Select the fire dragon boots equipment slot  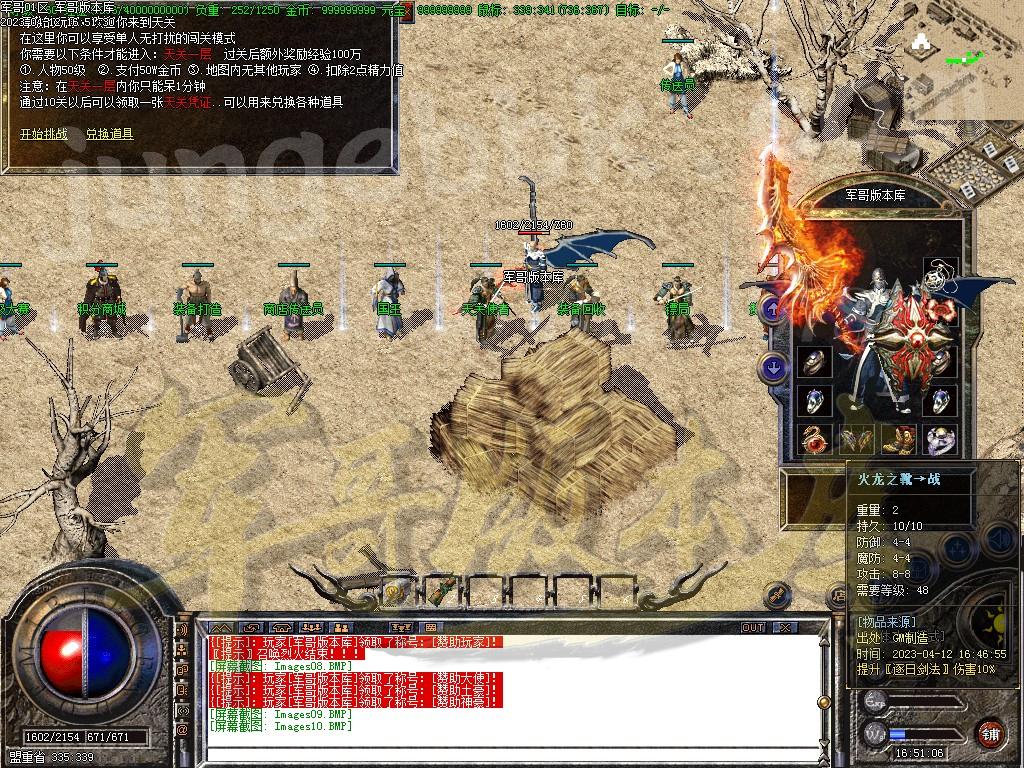pyautogui.click(x=901, y=439)
